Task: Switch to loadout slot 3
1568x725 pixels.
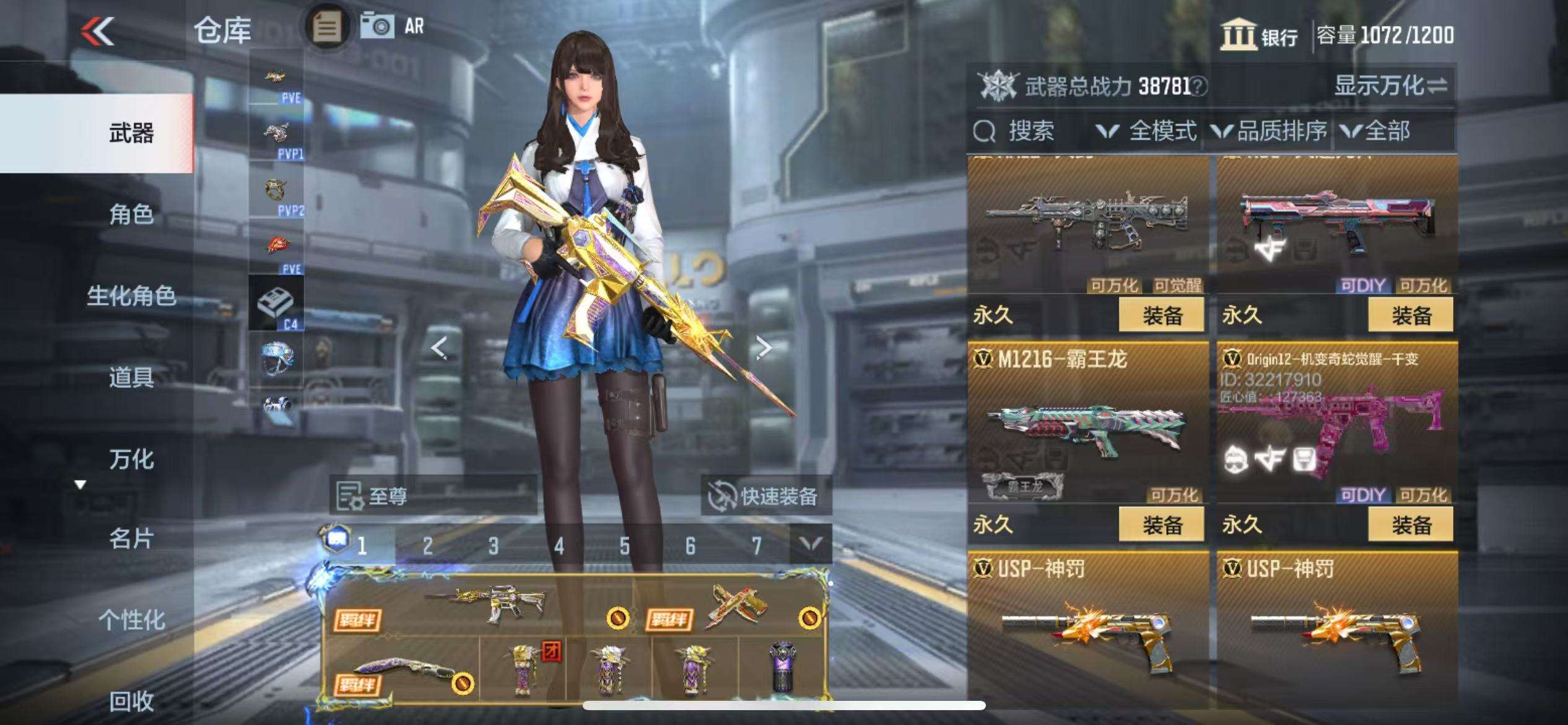Action: 493,545
